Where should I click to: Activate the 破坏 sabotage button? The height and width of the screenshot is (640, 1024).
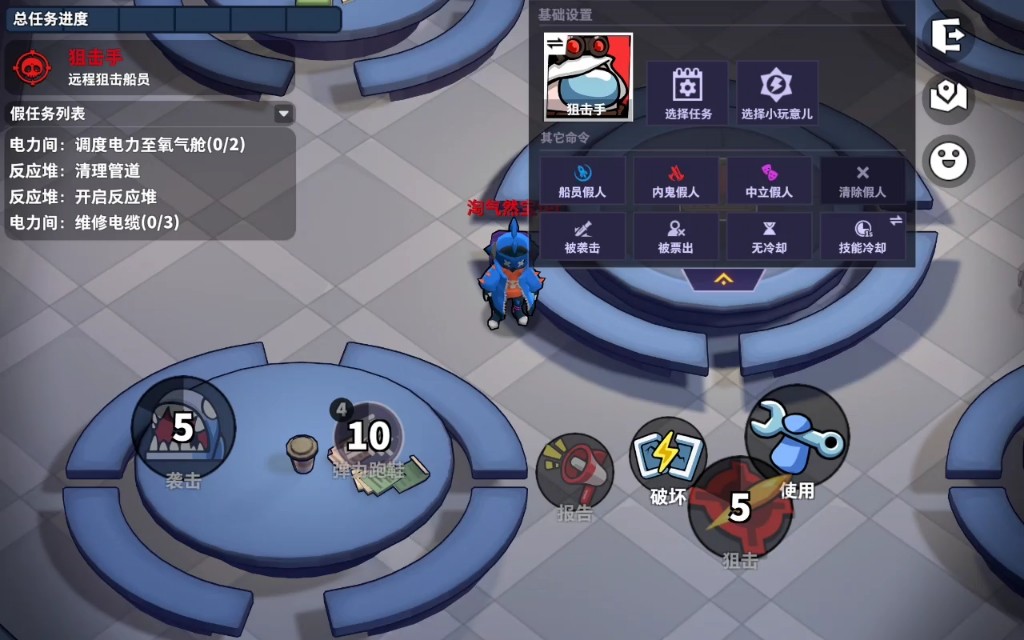(667, 456)
